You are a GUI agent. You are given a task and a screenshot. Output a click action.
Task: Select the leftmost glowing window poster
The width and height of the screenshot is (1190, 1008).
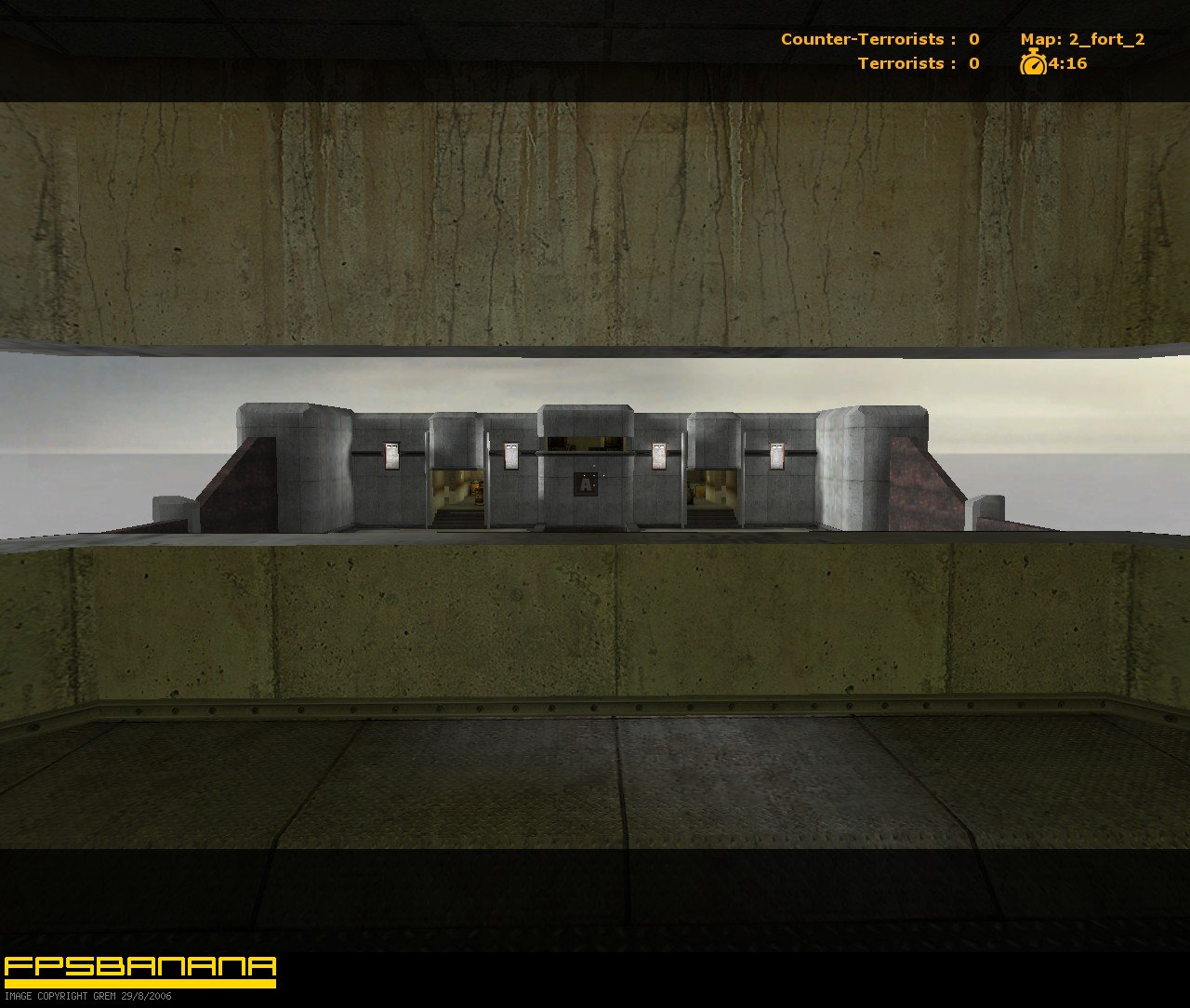pos(394,455)
